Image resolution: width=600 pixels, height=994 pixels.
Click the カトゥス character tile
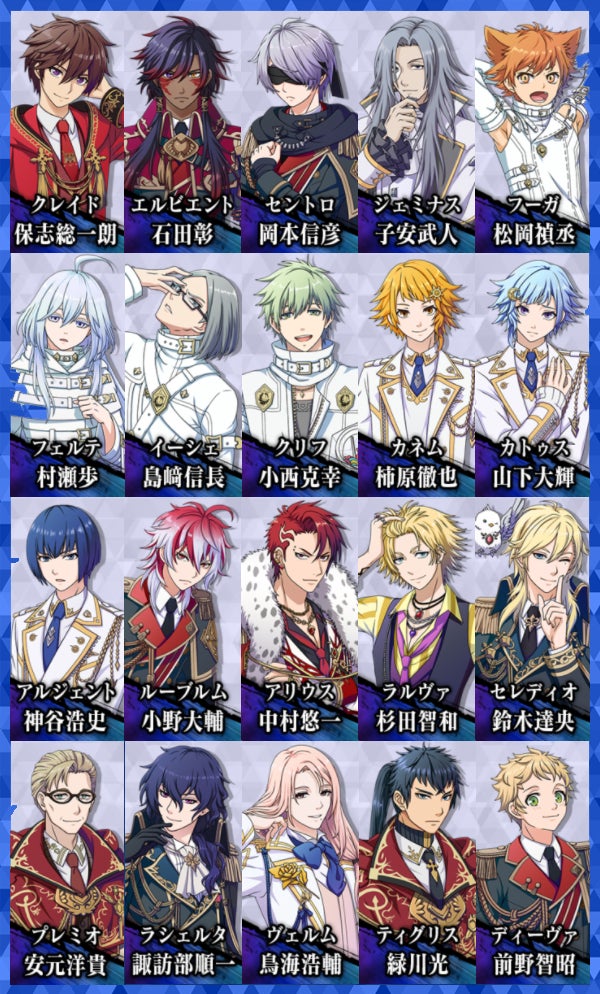(532, 374)
